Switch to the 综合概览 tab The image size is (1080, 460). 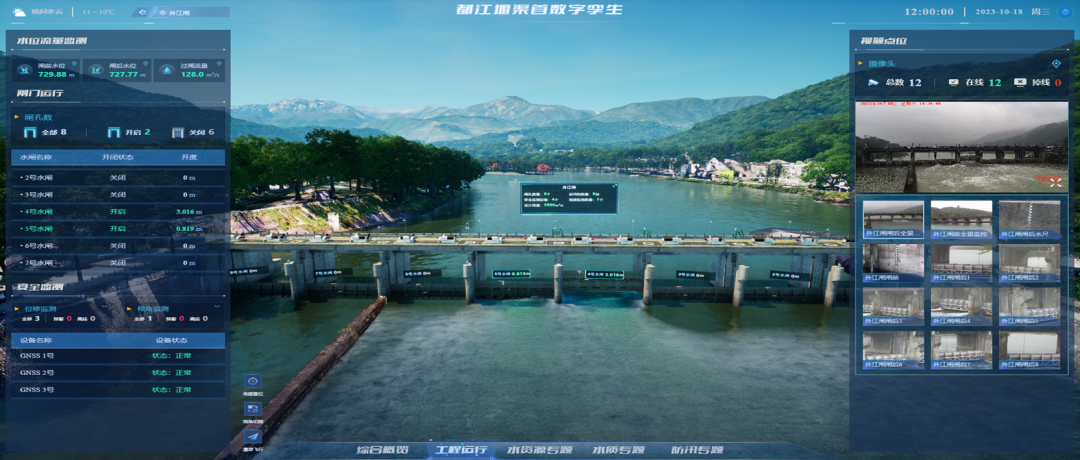pyautogui.click(x=385, y=450)
